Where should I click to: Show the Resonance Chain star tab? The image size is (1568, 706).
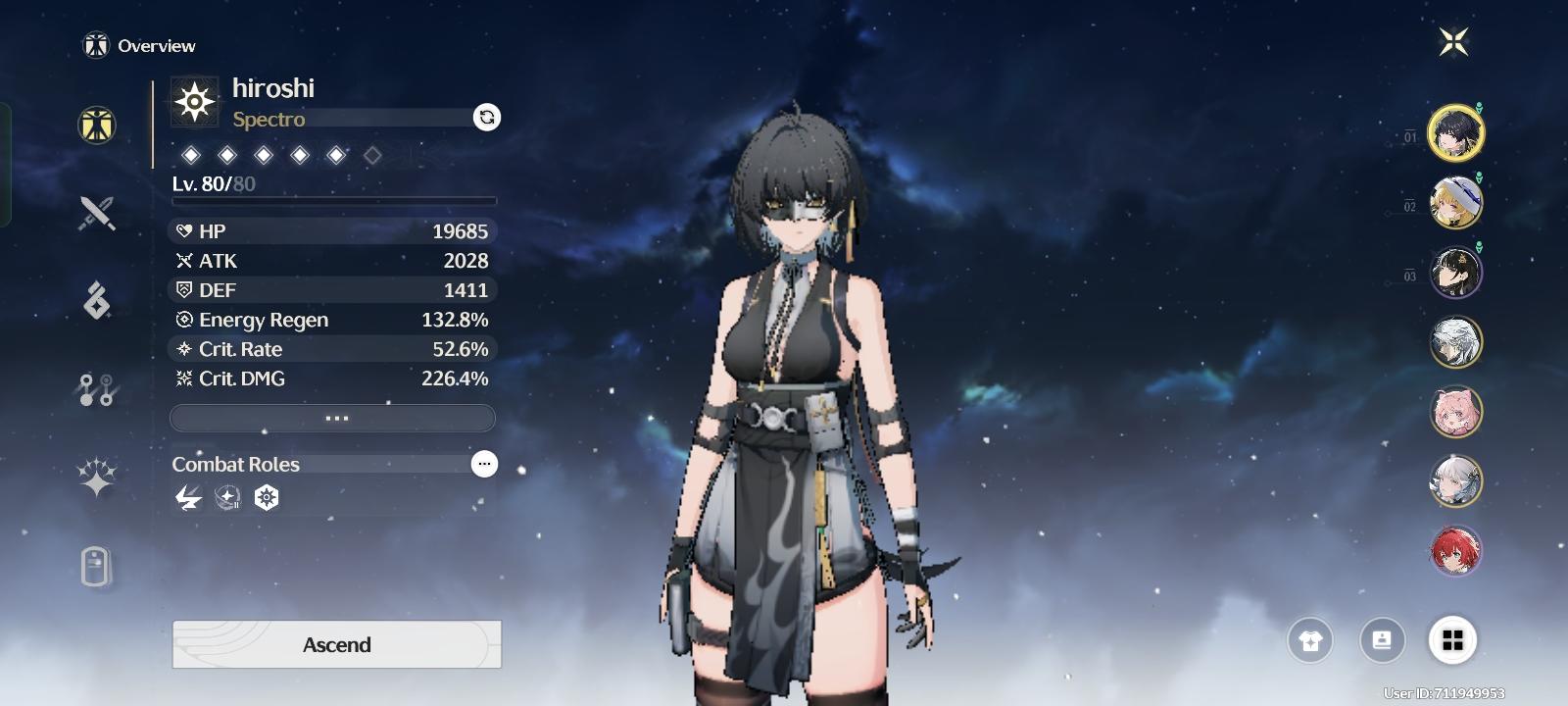pyautogui.click(x=97, y=478)
